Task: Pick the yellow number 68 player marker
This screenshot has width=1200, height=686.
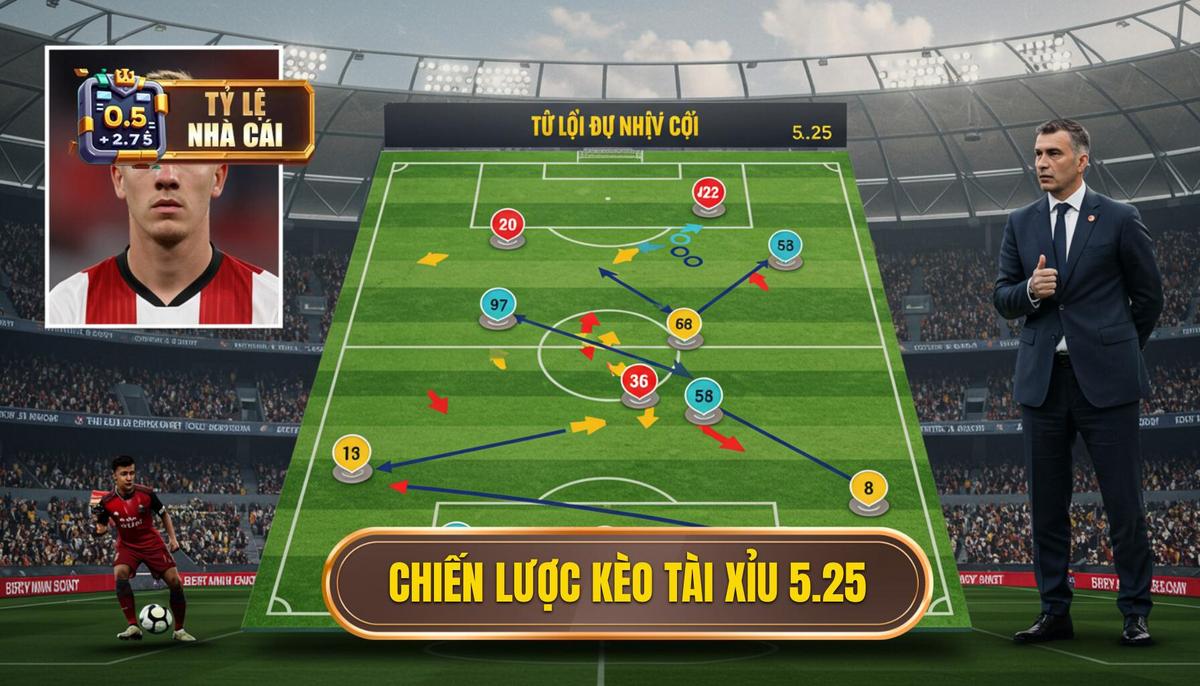Action: click(x=684, y=324)
